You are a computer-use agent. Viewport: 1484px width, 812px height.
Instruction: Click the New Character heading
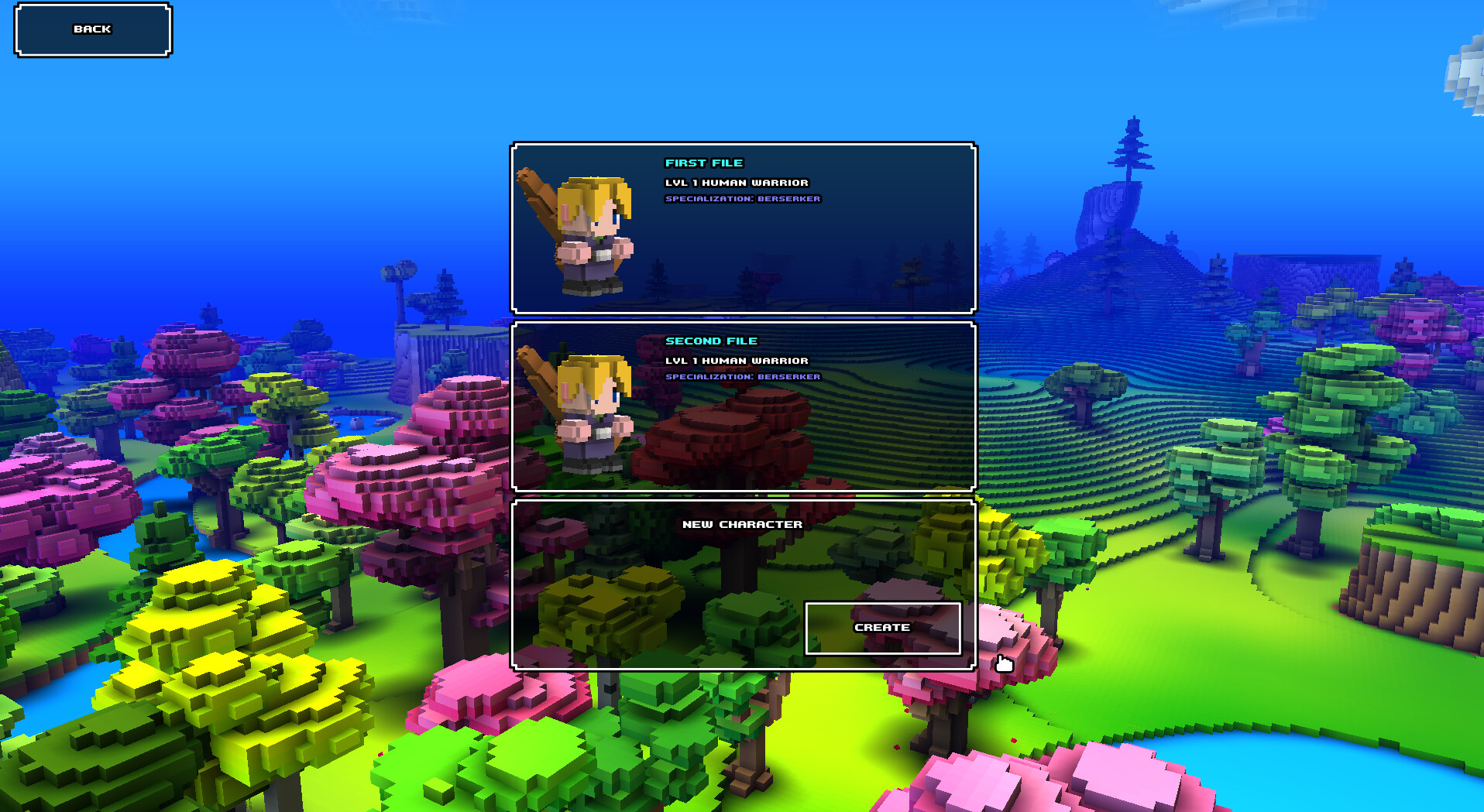(744, 523)
